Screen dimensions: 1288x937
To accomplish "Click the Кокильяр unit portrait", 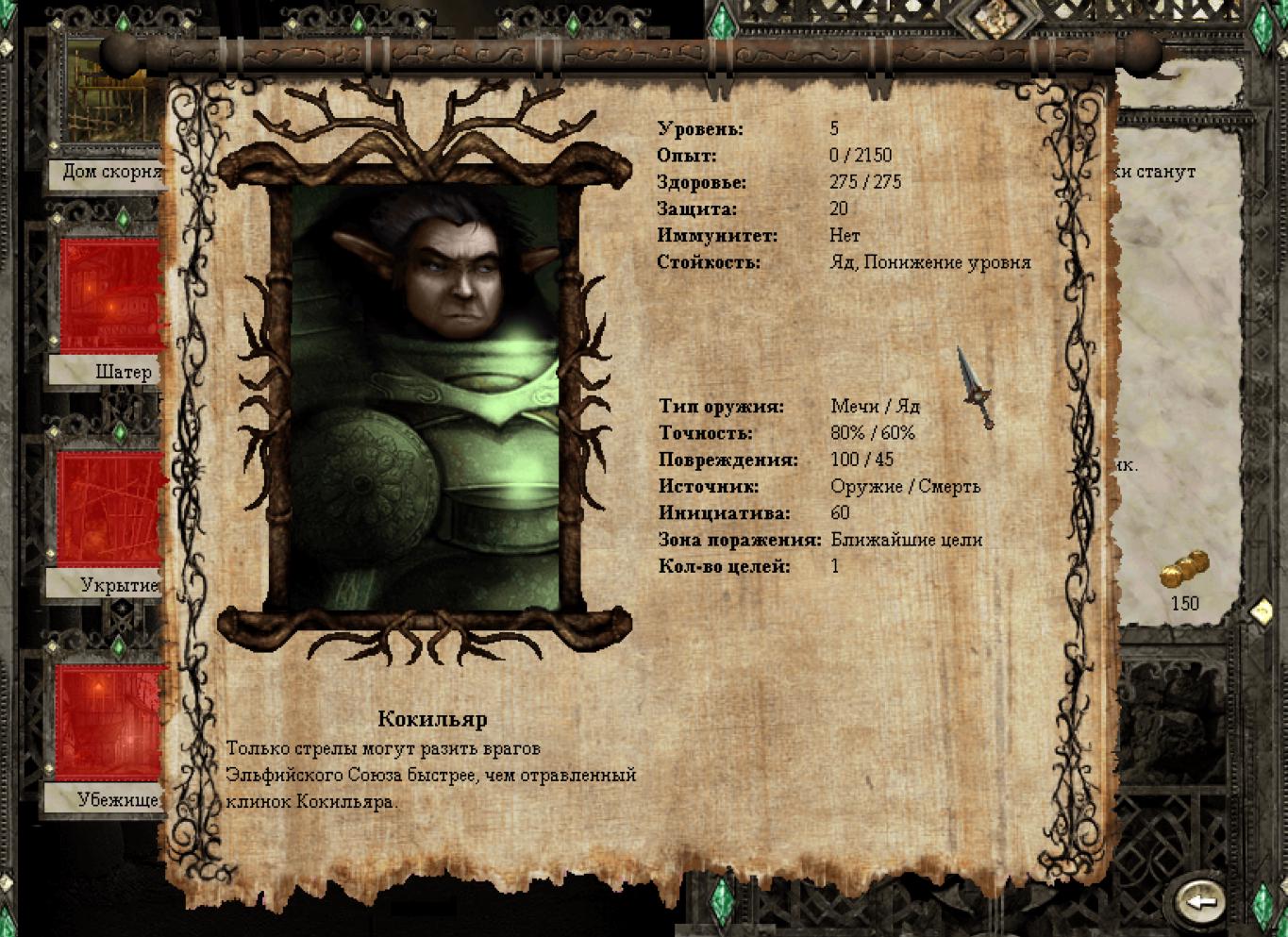I will [425, 396].
